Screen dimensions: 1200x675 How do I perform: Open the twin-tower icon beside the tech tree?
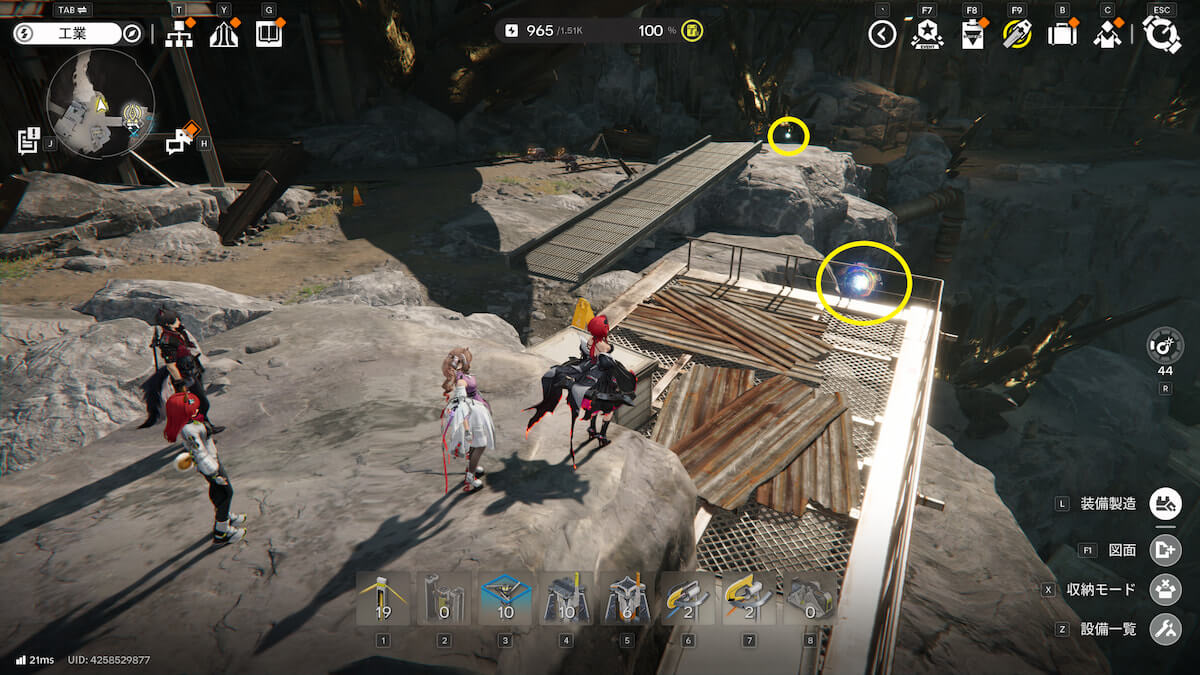click(x=224, y=35)
